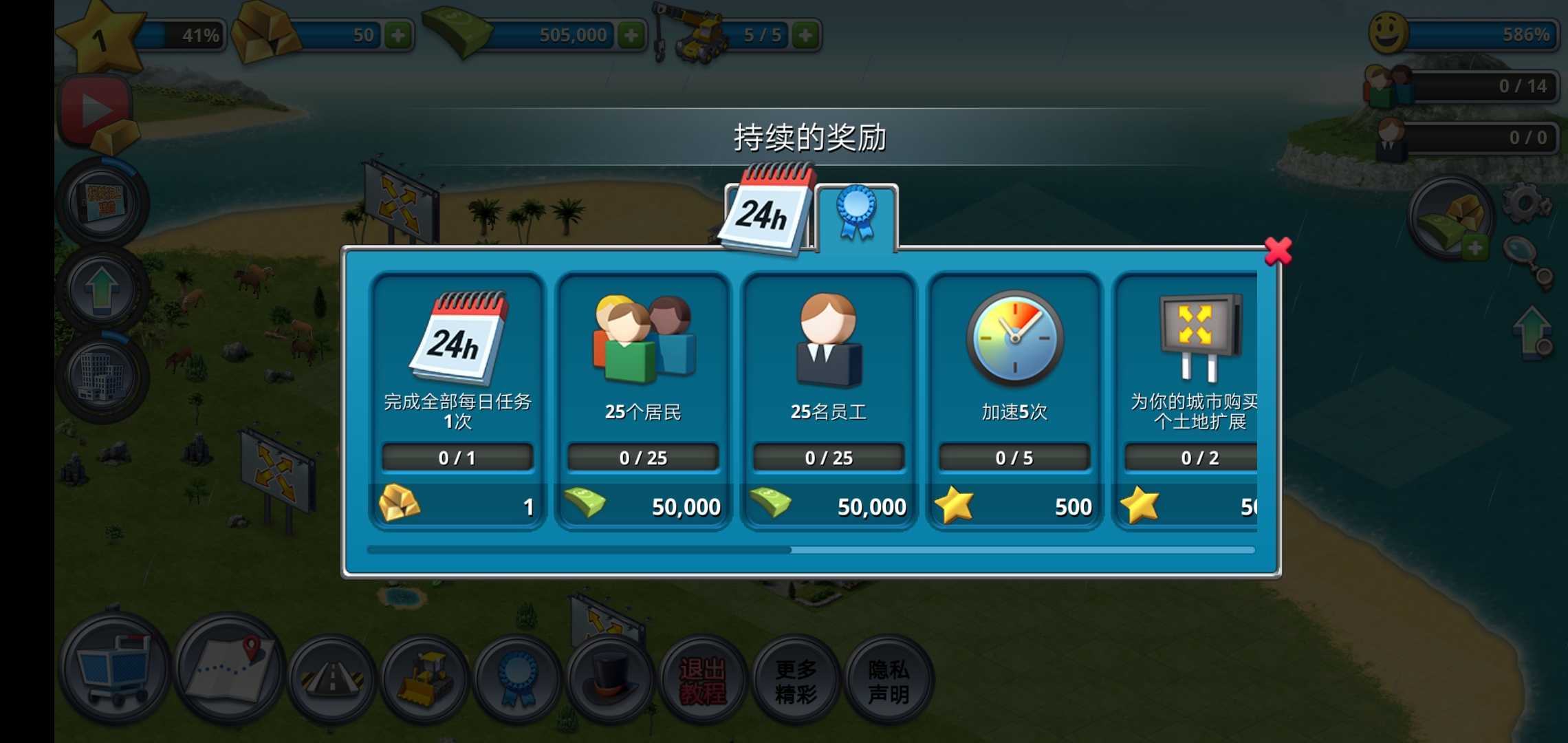Click the red video play icon

click(96, 107)
